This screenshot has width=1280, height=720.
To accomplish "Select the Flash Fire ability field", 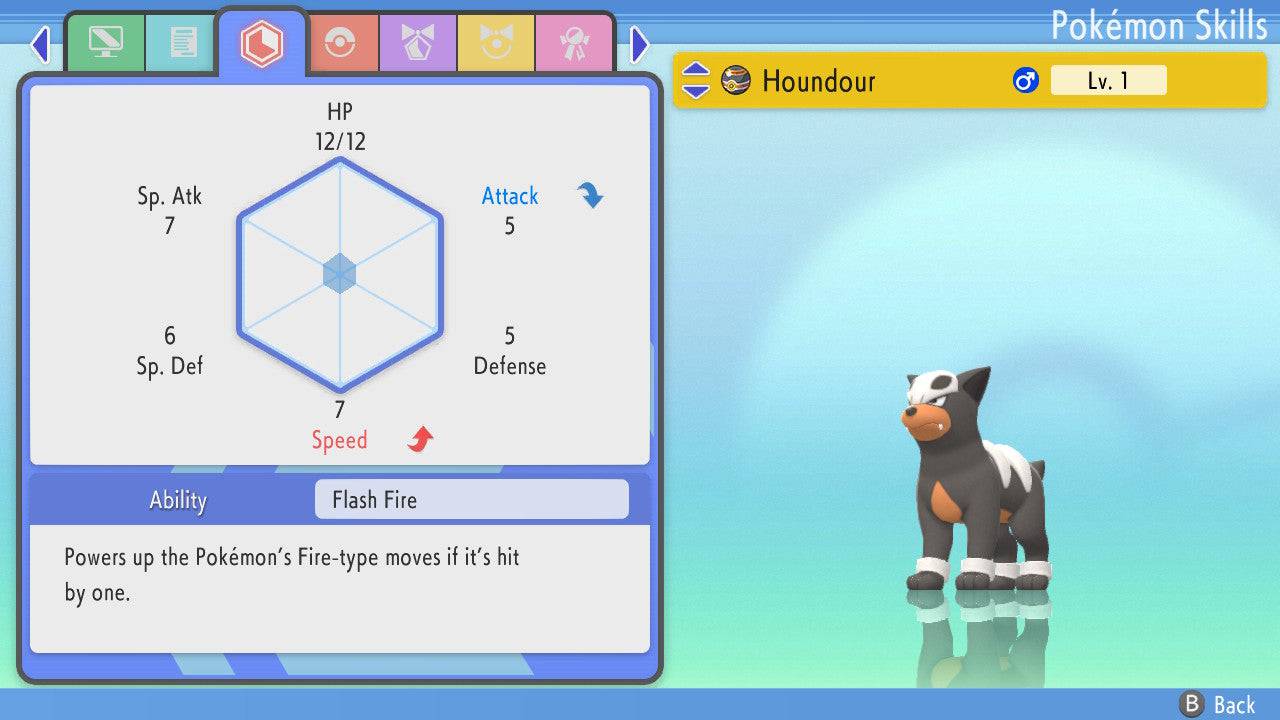I will (x=471, y=499).
